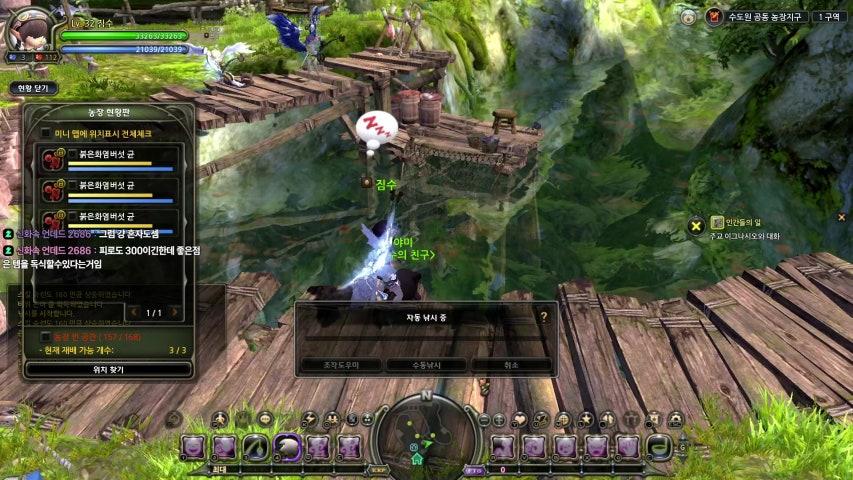Screen dimensions: 853x480
Task: Click the 1 구역 zone button
Action: tap(829, 17)
